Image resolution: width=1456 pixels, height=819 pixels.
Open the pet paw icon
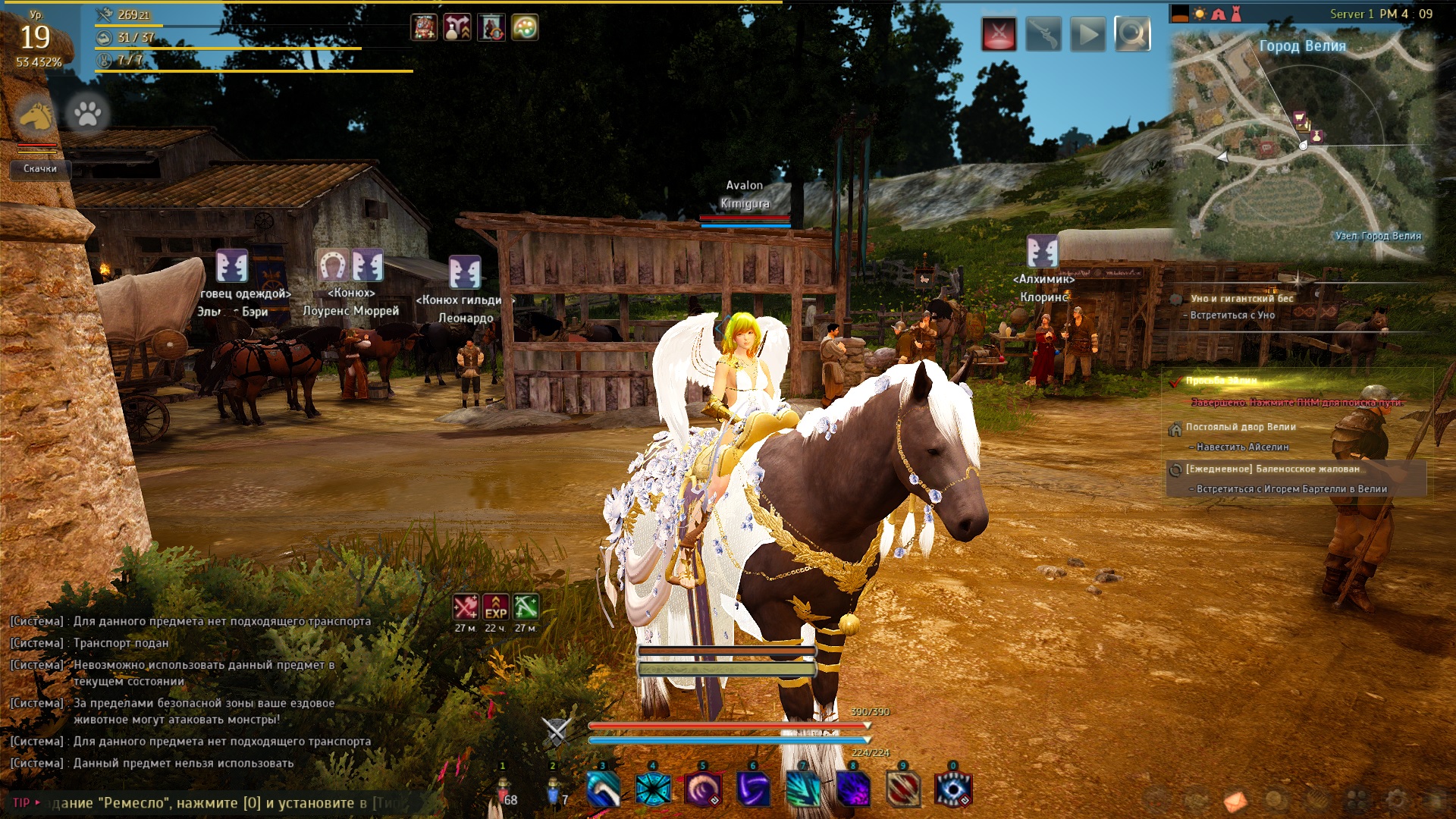click(87, 114)
